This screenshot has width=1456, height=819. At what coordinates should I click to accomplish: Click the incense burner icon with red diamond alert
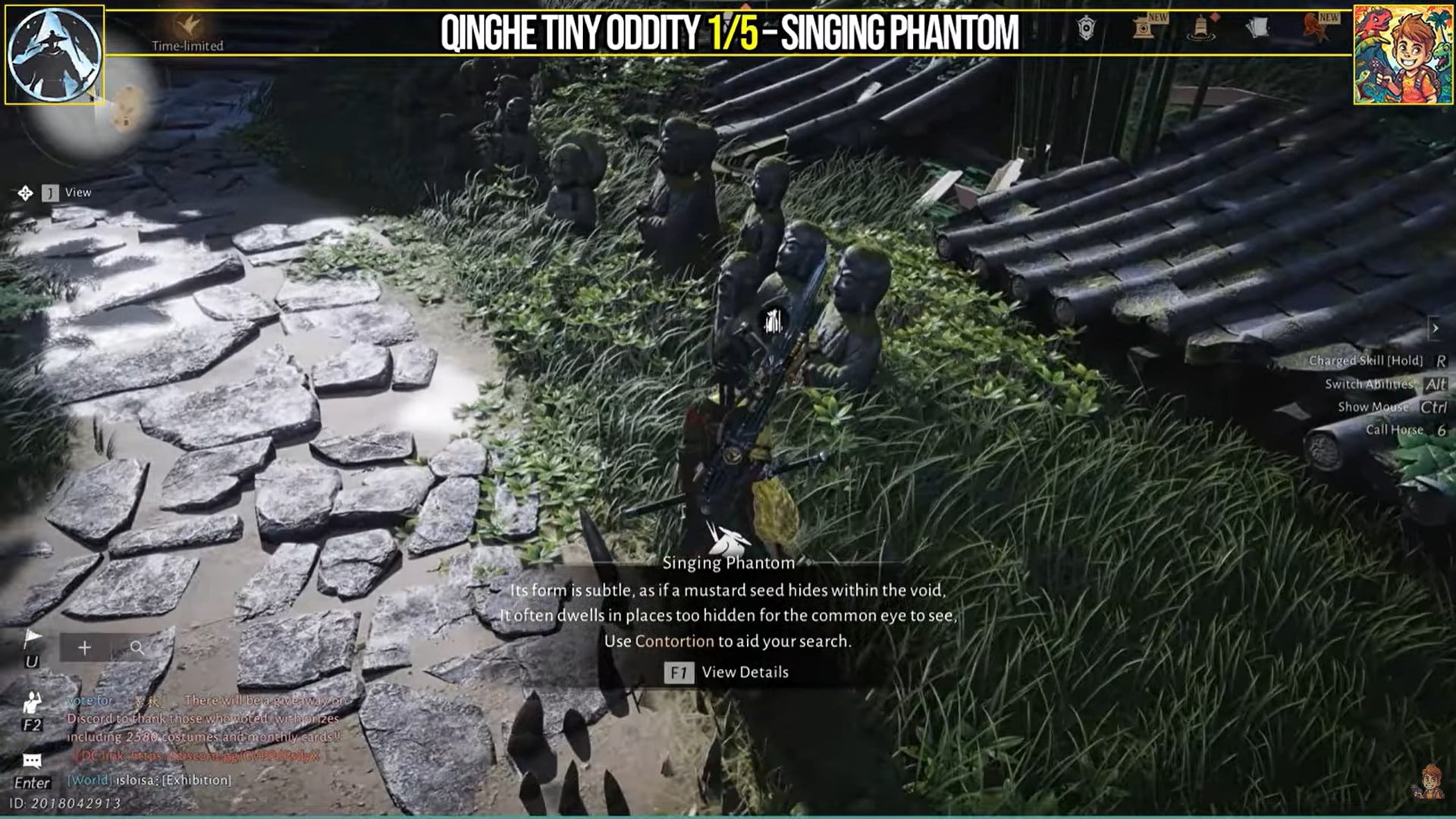coord(1200,29)
